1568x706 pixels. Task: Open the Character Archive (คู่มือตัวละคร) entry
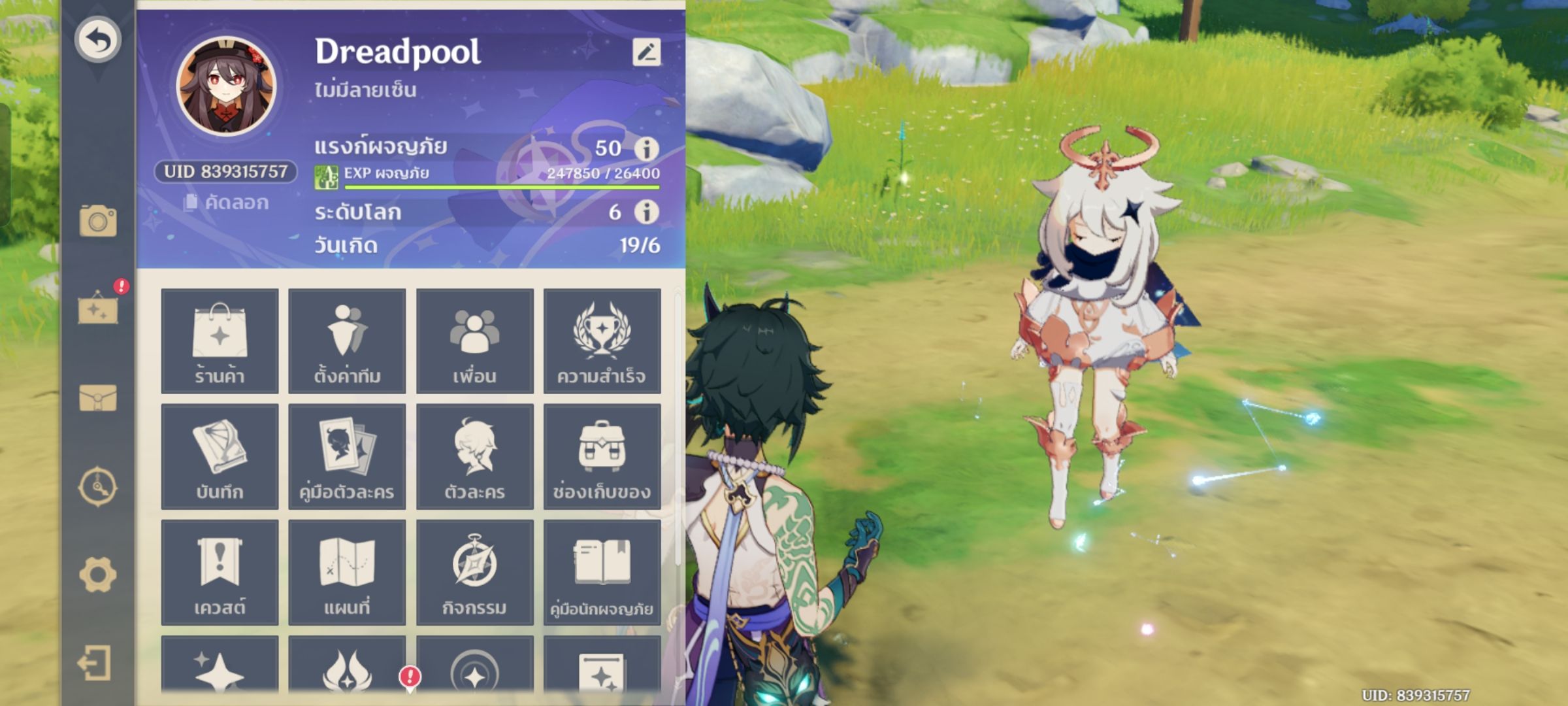tap(347, 456)
